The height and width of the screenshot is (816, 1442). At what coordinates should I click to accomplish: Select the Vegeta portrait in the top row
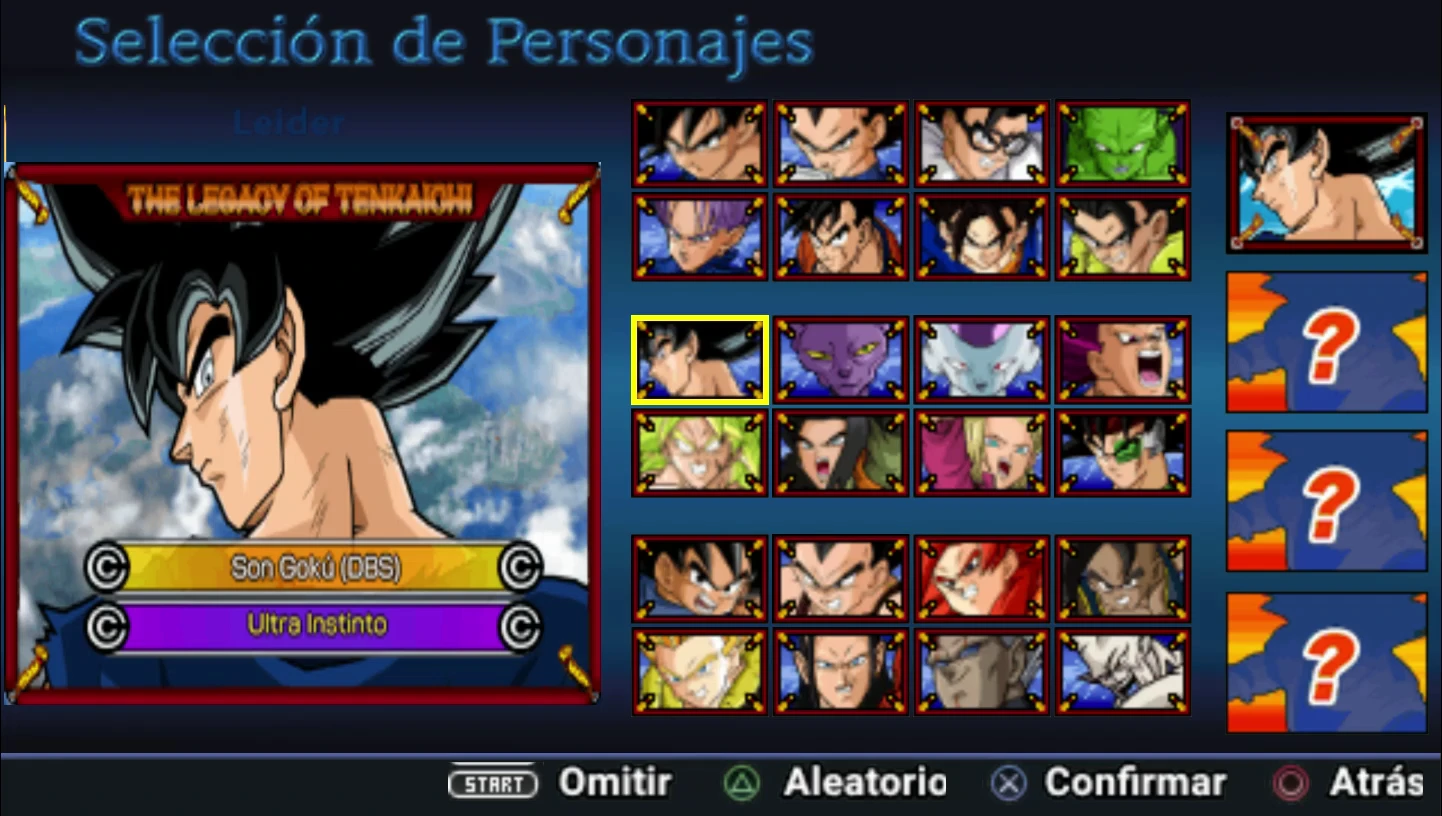[841, 142]
